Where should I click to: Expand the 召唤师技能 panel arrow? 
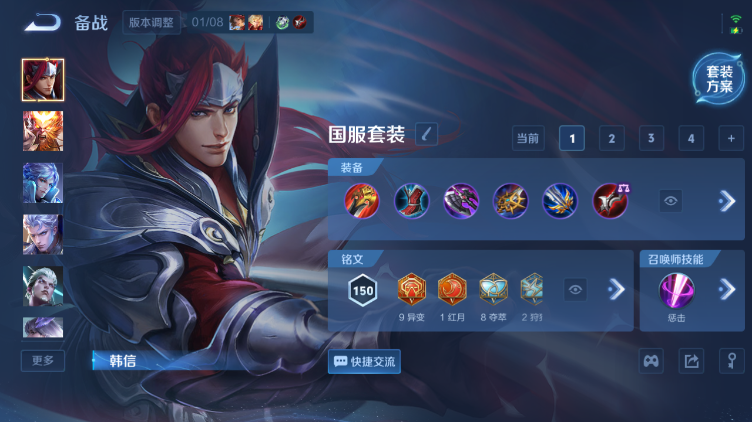point(727,290)
